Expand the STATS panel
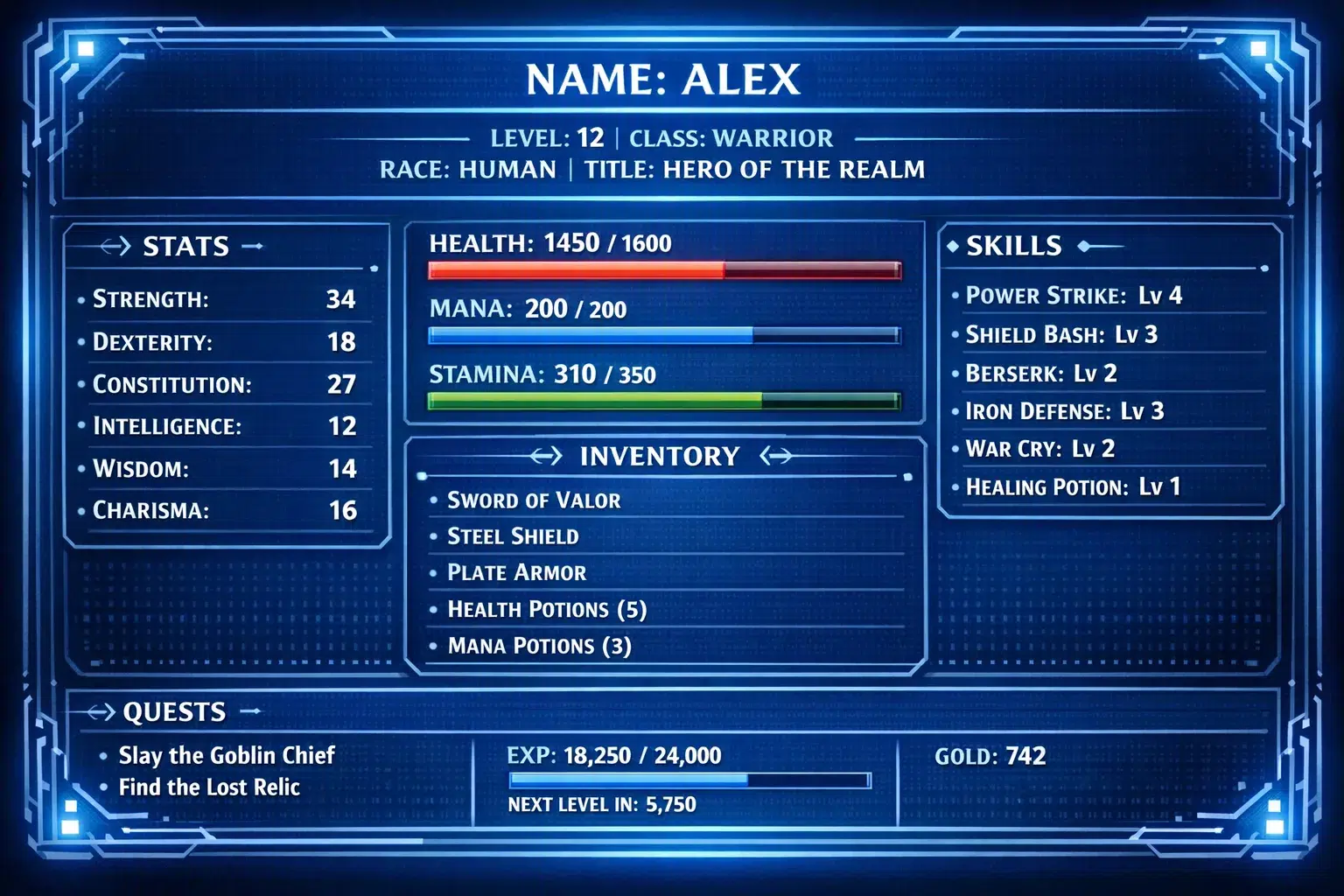The width and height of the screenshot is (1344, 896). click(185, 246)
